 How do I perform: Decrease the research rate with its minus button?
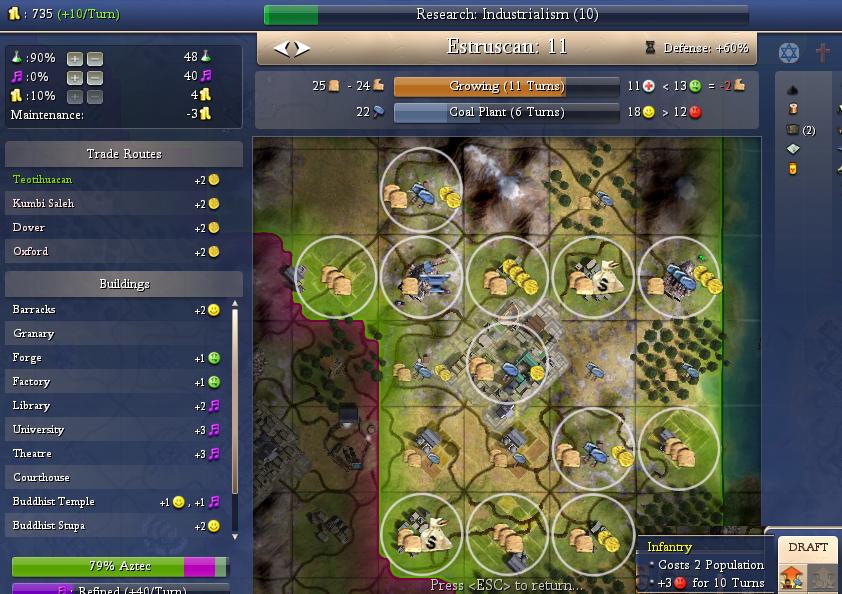(x=94, y=58)
